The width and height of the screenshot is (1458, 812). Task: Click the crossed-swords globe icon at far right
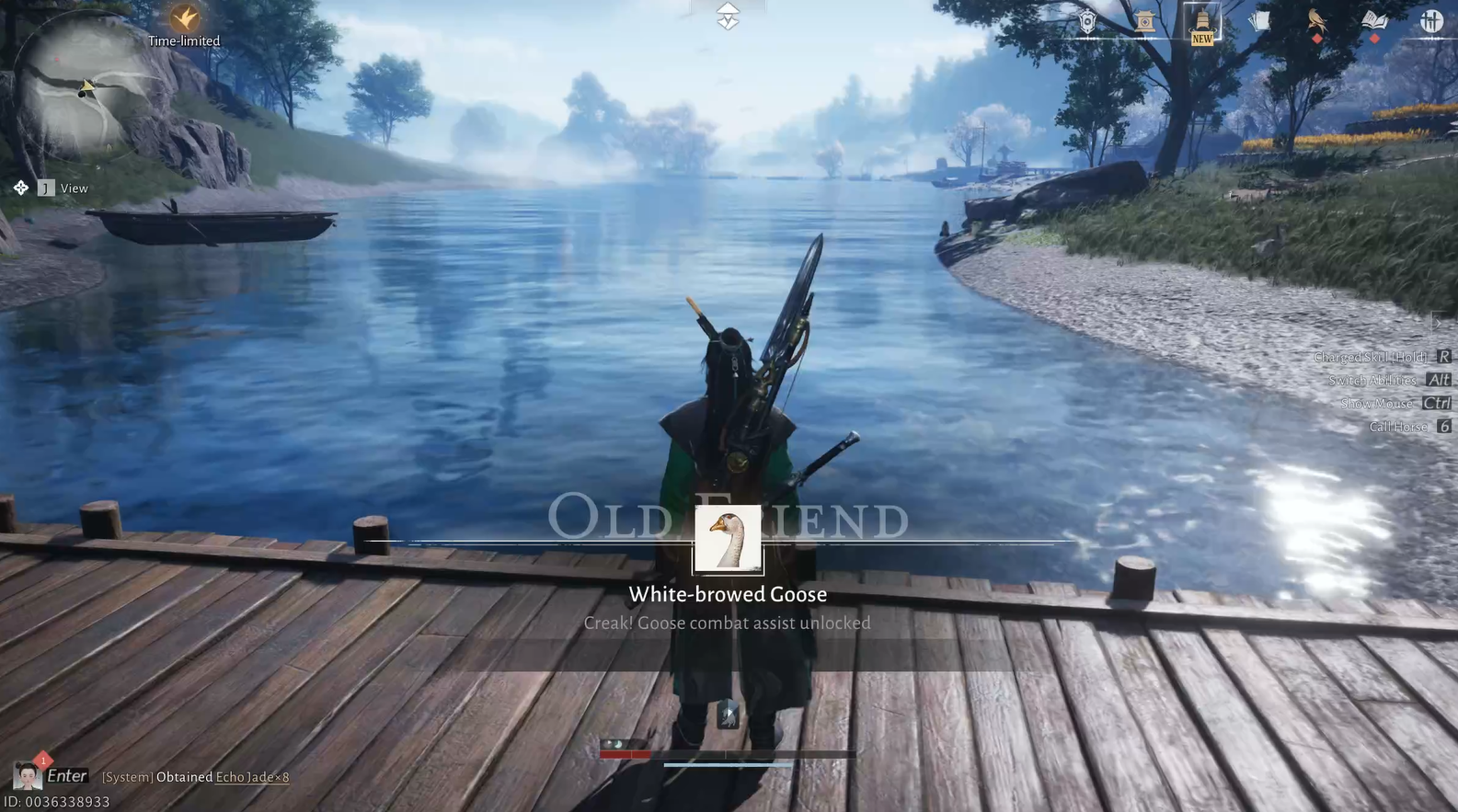[x=1431, y=20]
